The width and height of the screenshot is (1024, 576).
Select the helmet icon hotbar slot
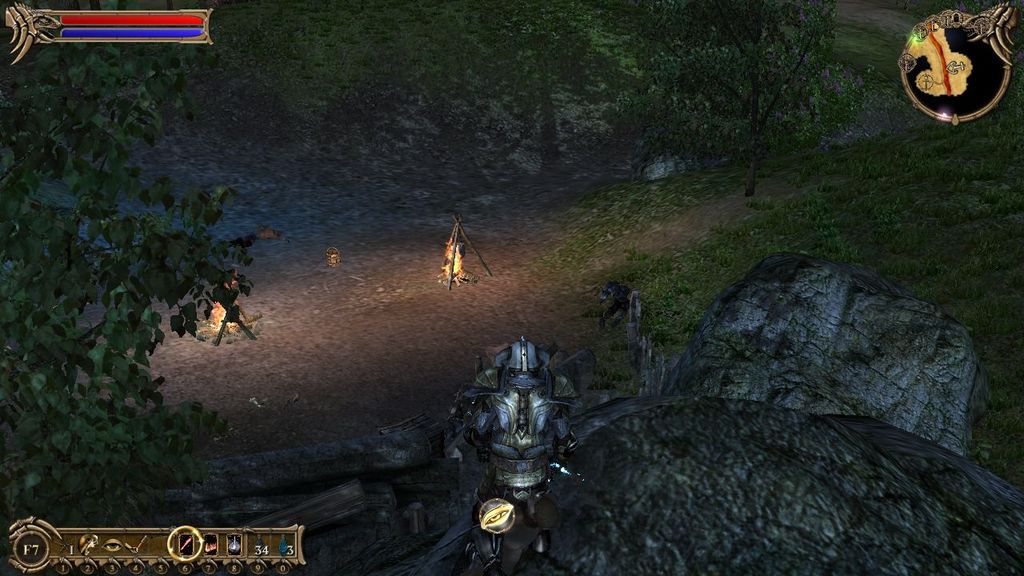87,545
